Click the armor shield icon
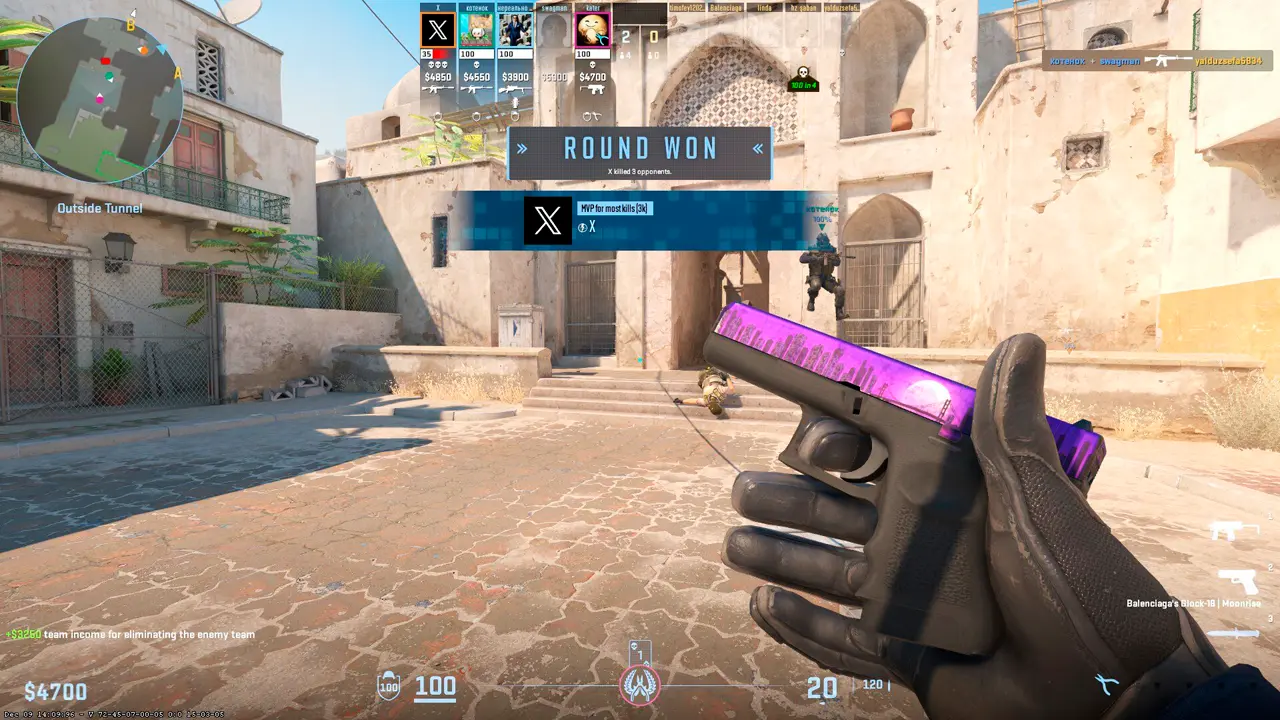 pyautogui.click(x=388, y=686)
